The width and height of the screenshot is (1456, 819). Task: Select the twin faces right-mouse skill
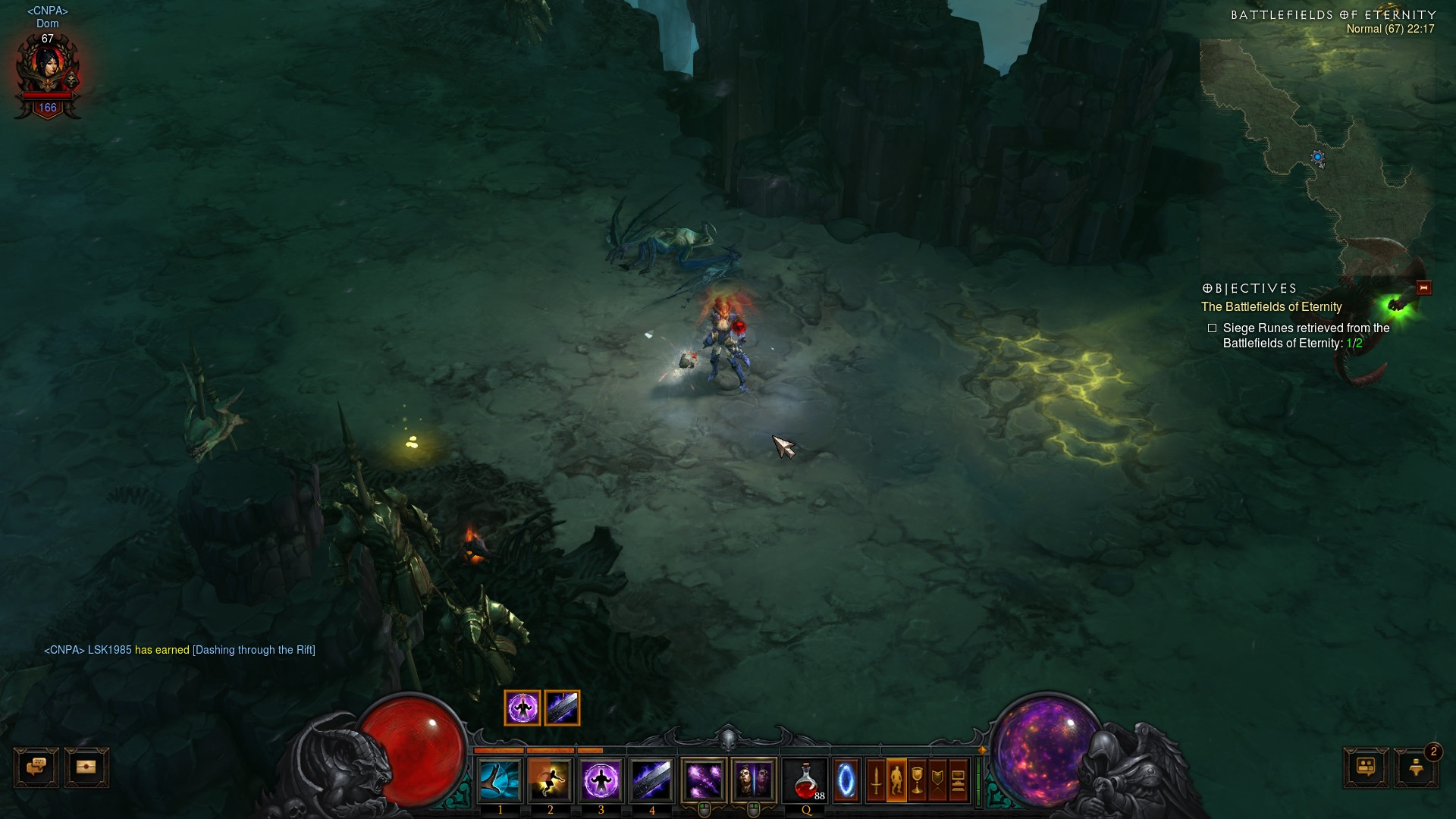click(754, 780)
